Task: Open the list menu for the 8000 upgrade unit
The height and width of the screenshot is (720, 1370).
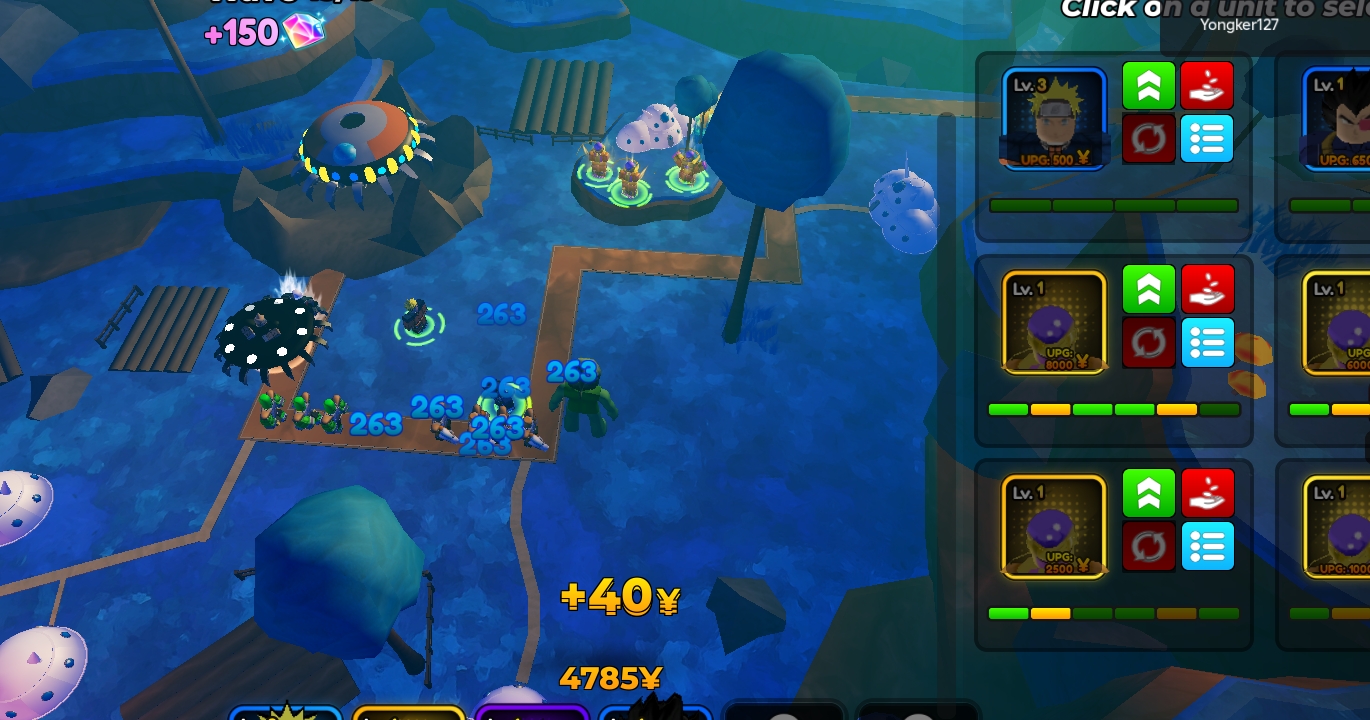Action: [x=1206, y=343]
